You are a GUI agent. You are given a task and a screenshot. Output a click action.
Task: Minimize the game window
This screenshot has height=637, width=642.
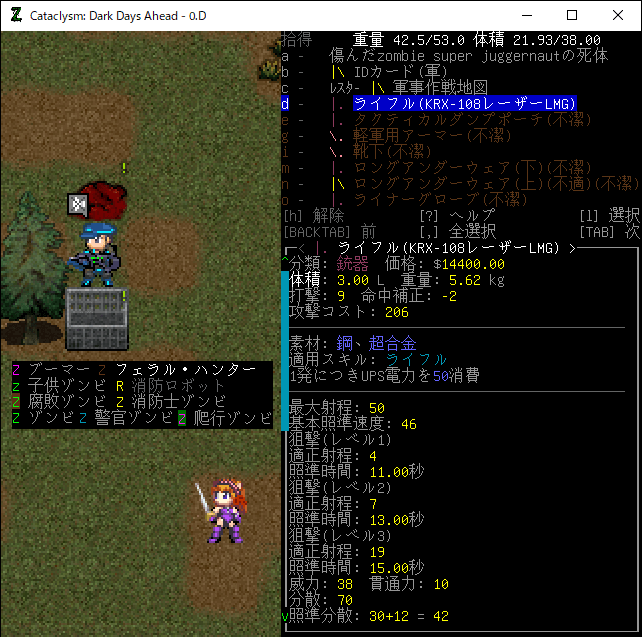click(x=526, y=15)
